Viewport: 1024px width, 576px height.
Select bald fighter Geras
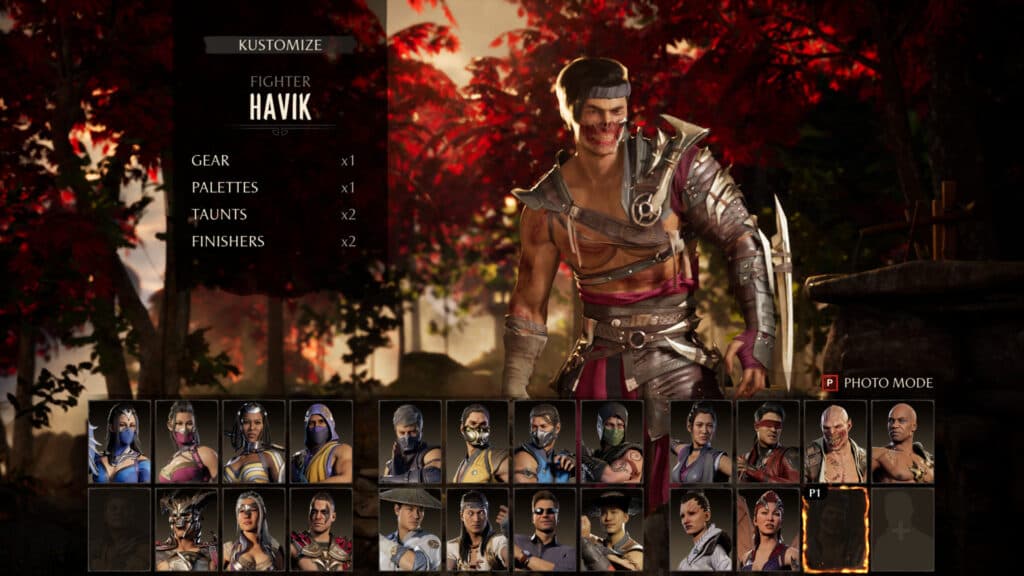point(902,442)
